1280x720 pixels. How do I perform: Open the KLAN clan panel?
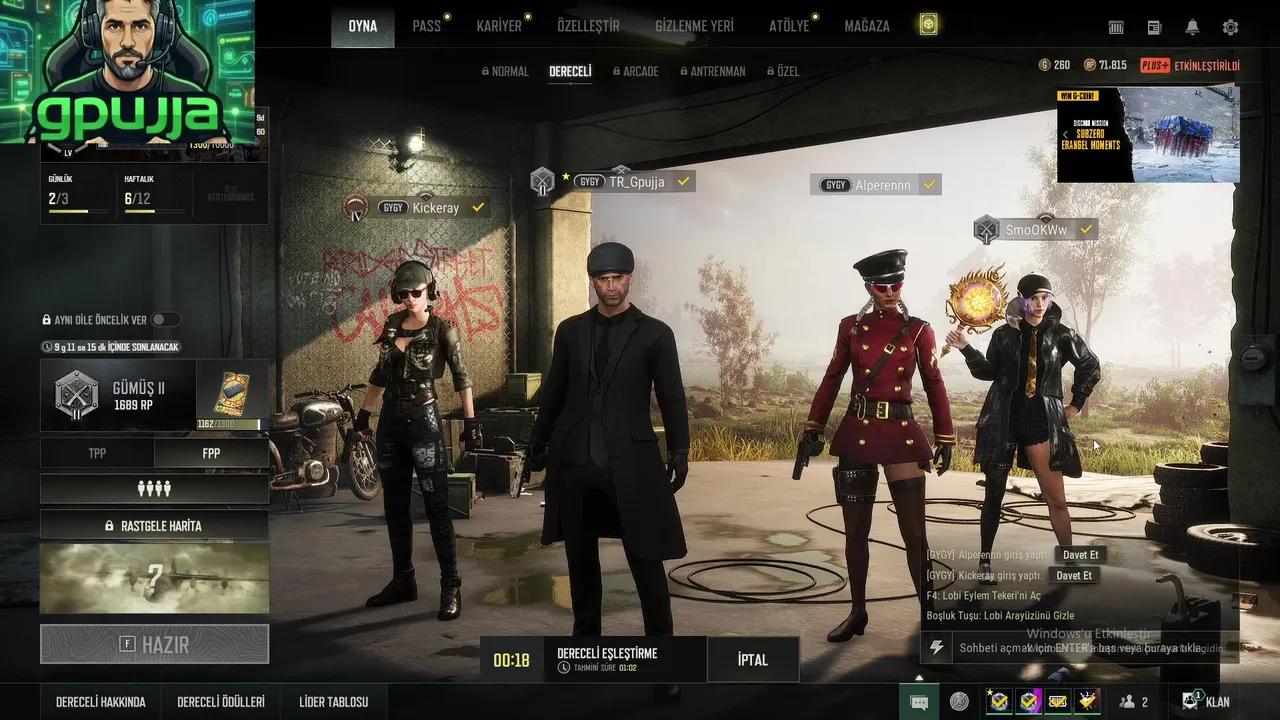click(x=1207, y=702)
